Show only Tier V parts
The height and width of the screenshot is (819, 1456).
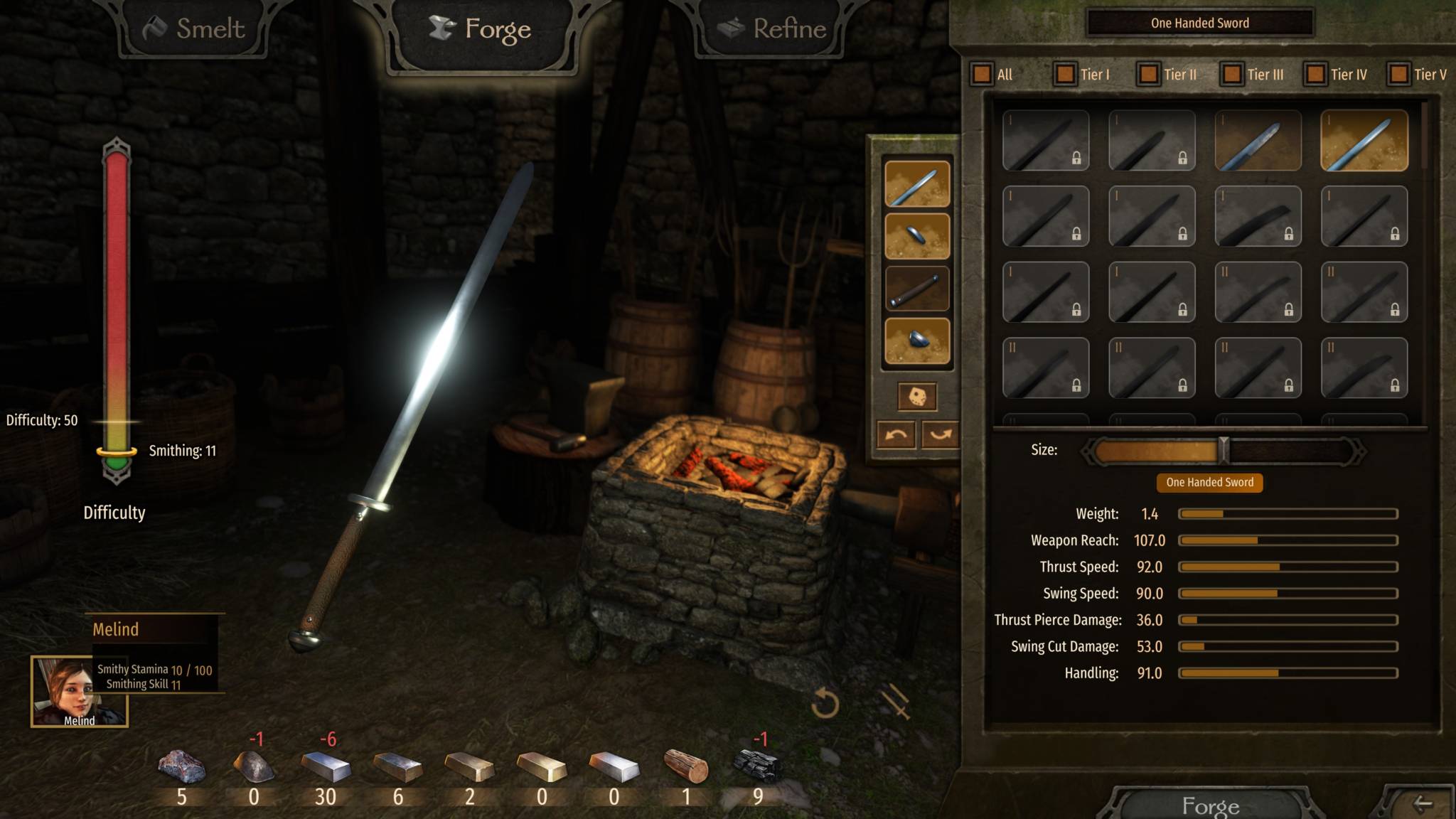(1398, 74)
